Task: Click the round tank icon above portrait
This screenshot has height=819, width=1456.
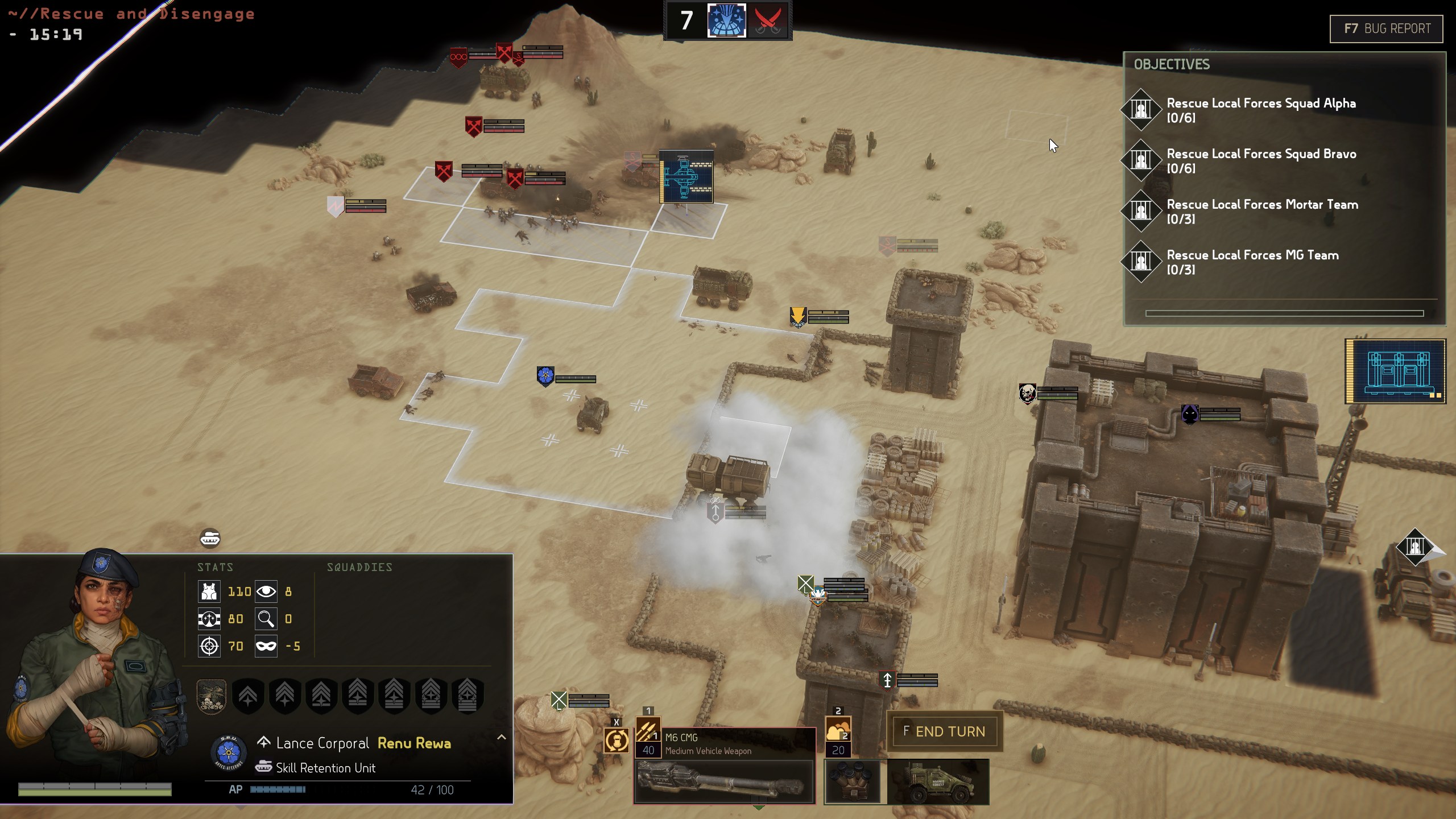Action: point(210,538)
